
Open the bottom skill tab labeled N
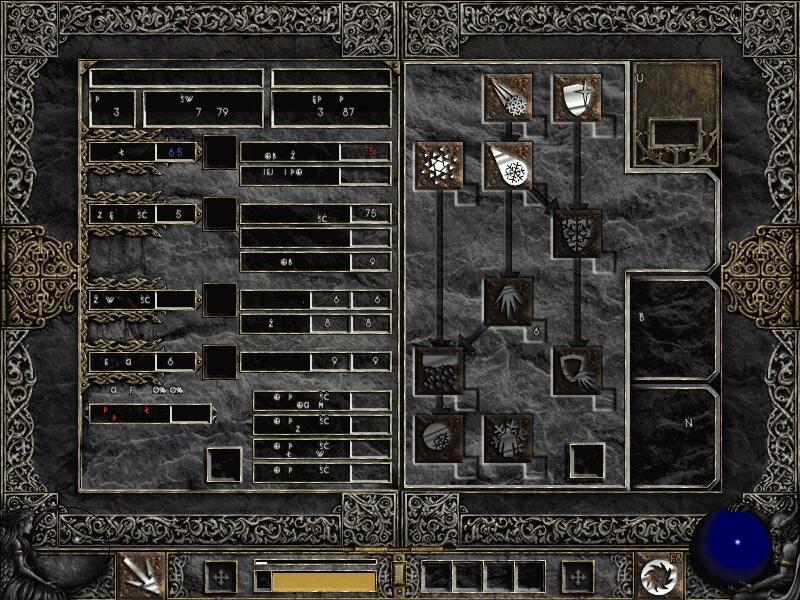[673, 435]
